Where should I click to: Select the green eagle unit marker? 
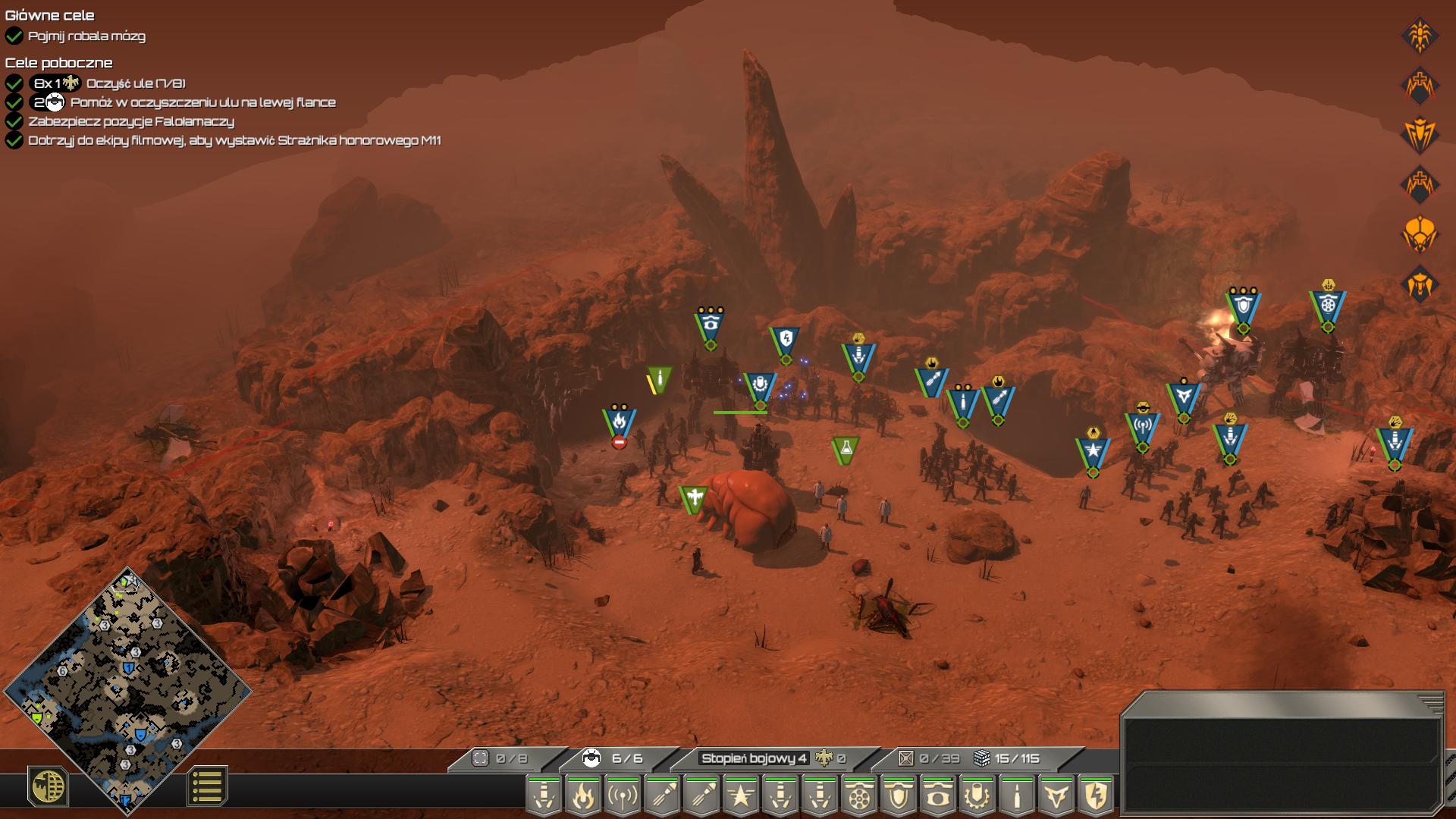pos(692,498)
